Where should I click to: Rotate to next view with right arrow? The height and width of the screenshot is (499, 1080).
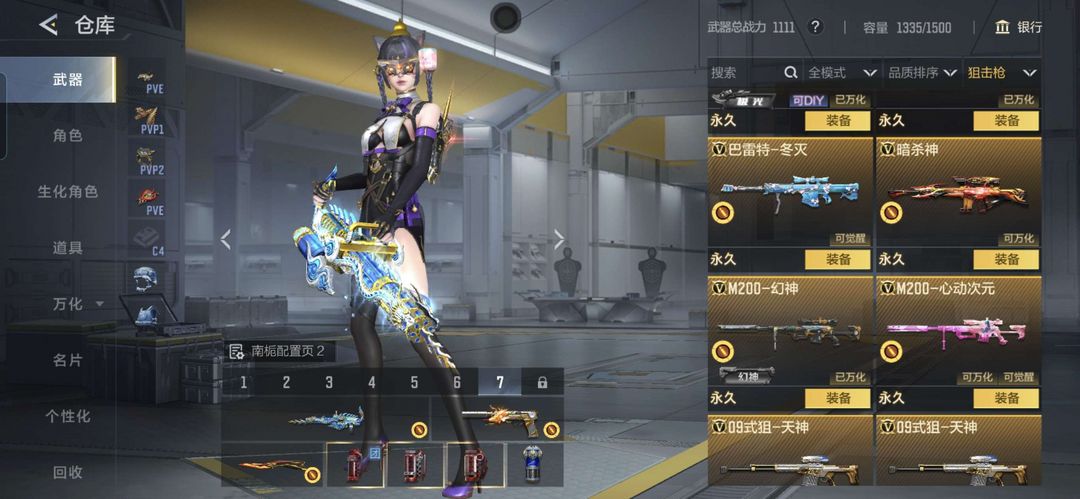[559, 239]
